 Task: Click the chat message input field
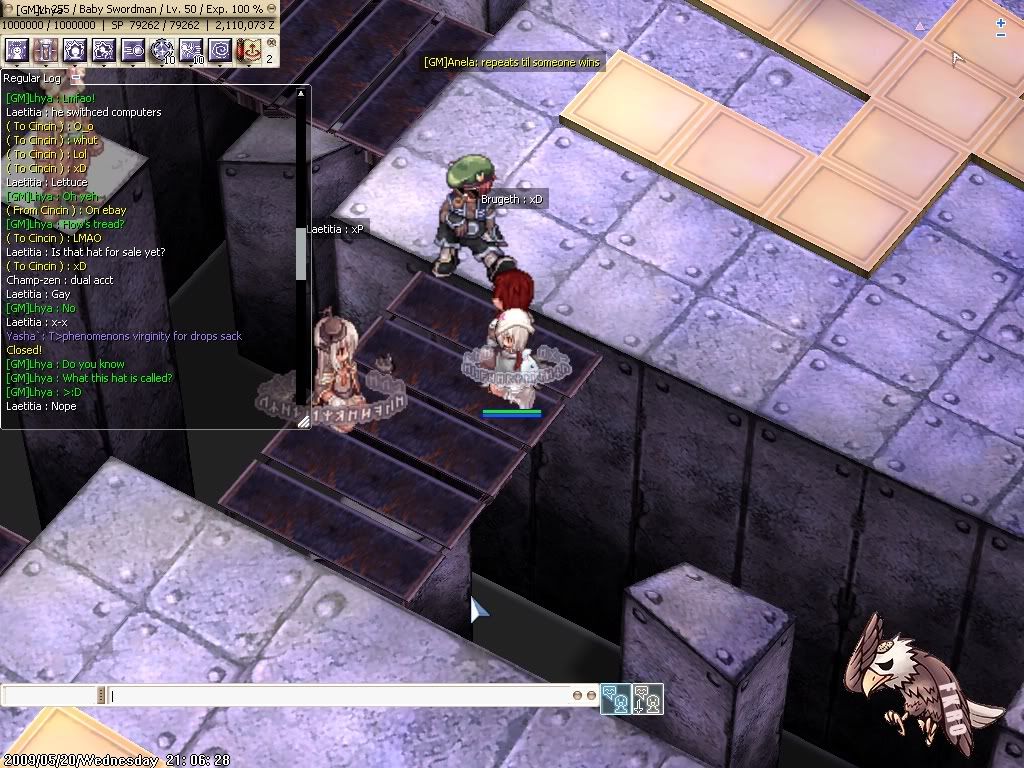point(340,695)
